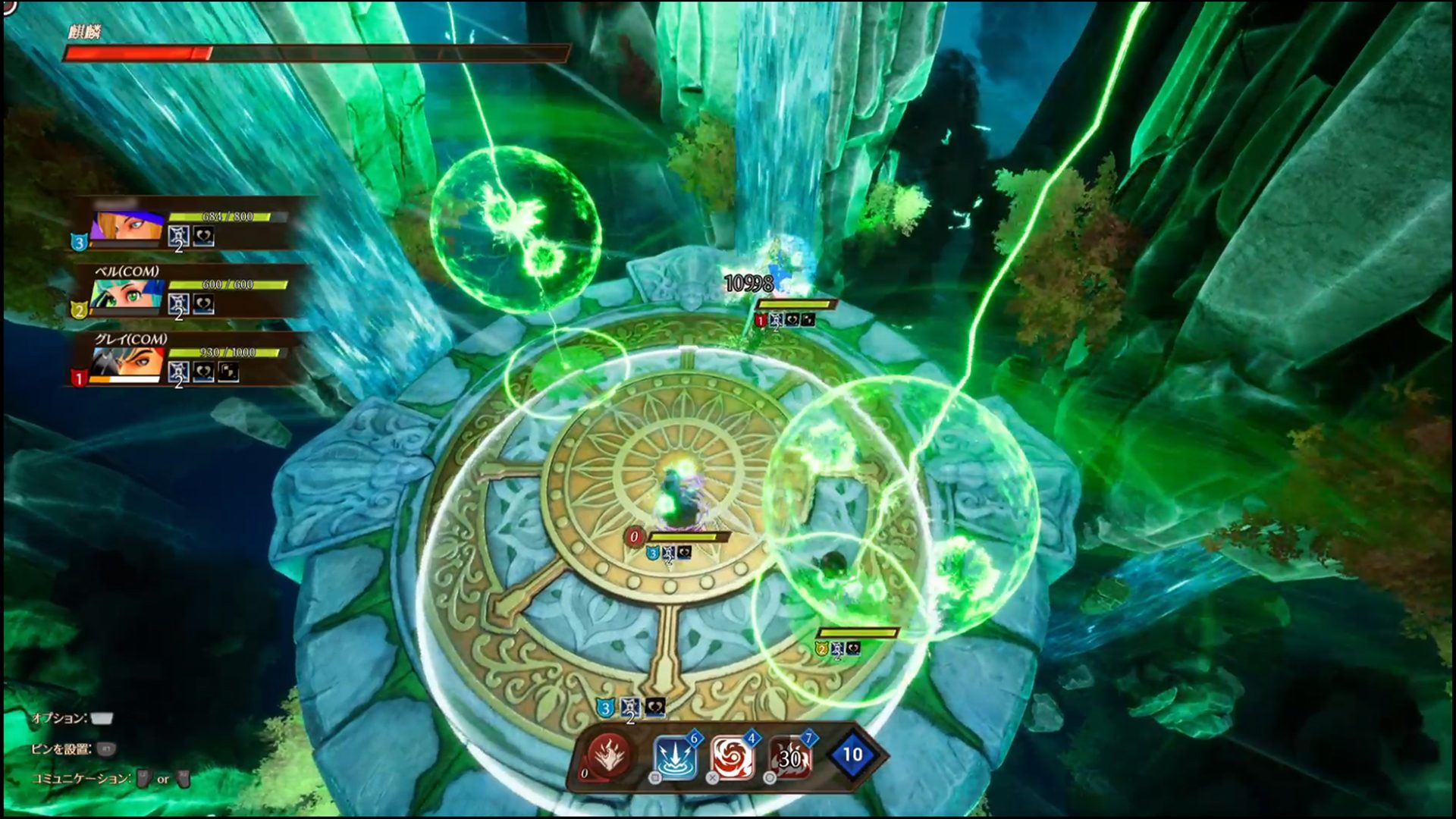Inspect グレイ's third status effect icon
This screenshot has width=1456, height=819.
(x=228, y=372)
